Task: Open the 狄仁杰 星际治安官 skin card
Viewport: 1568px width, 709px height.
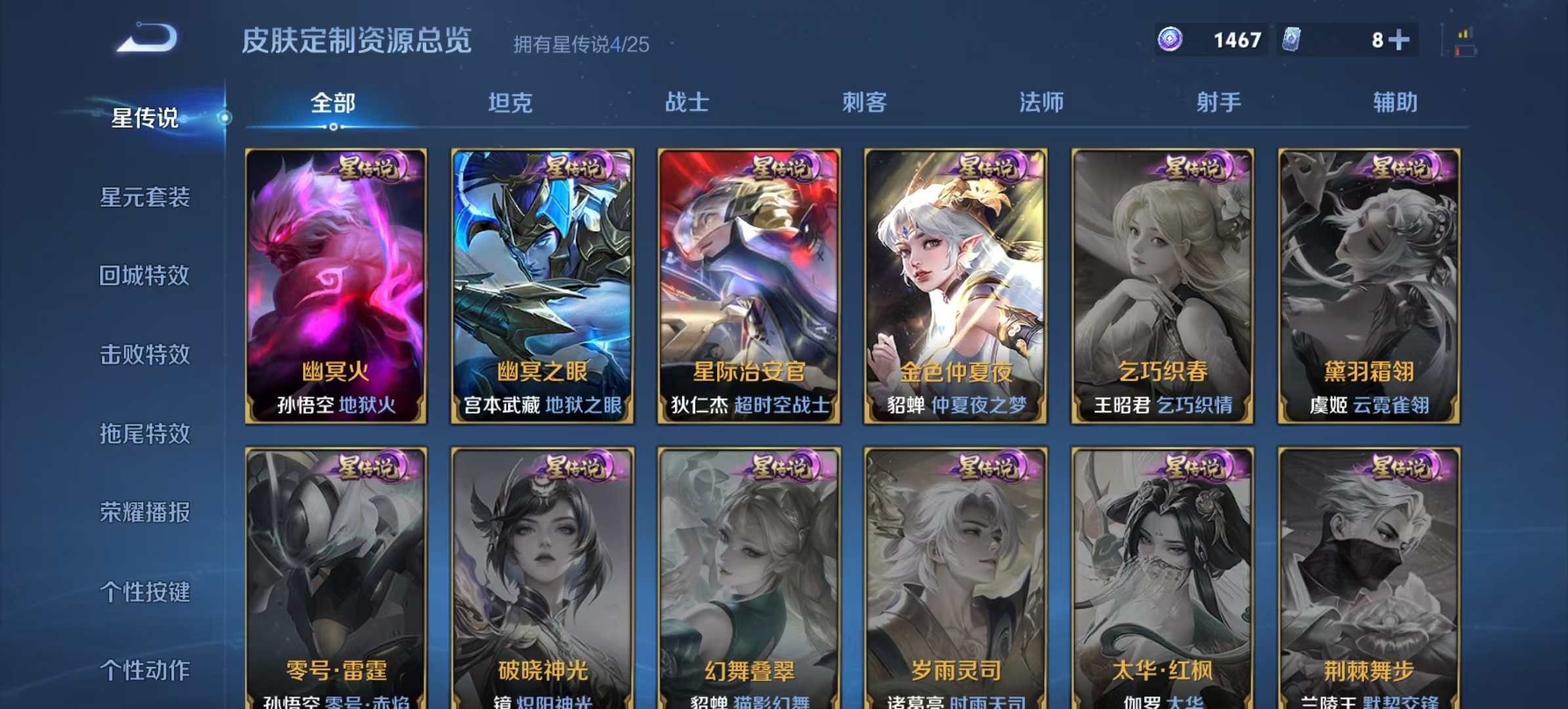Action: pyautogui.click(x=747, y=282)
